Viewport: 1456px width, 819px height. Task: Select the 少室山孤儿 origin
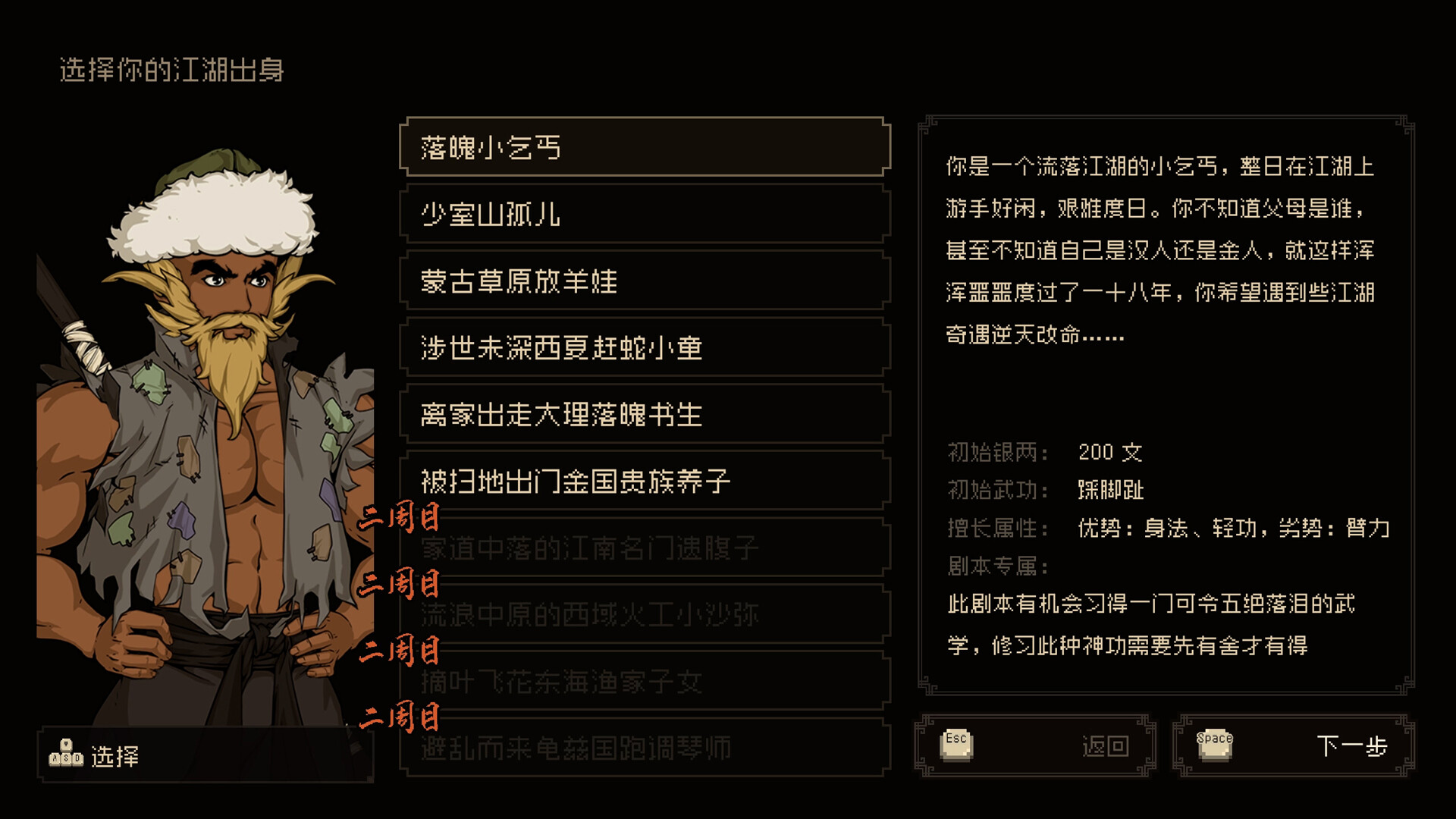point(645,215)
